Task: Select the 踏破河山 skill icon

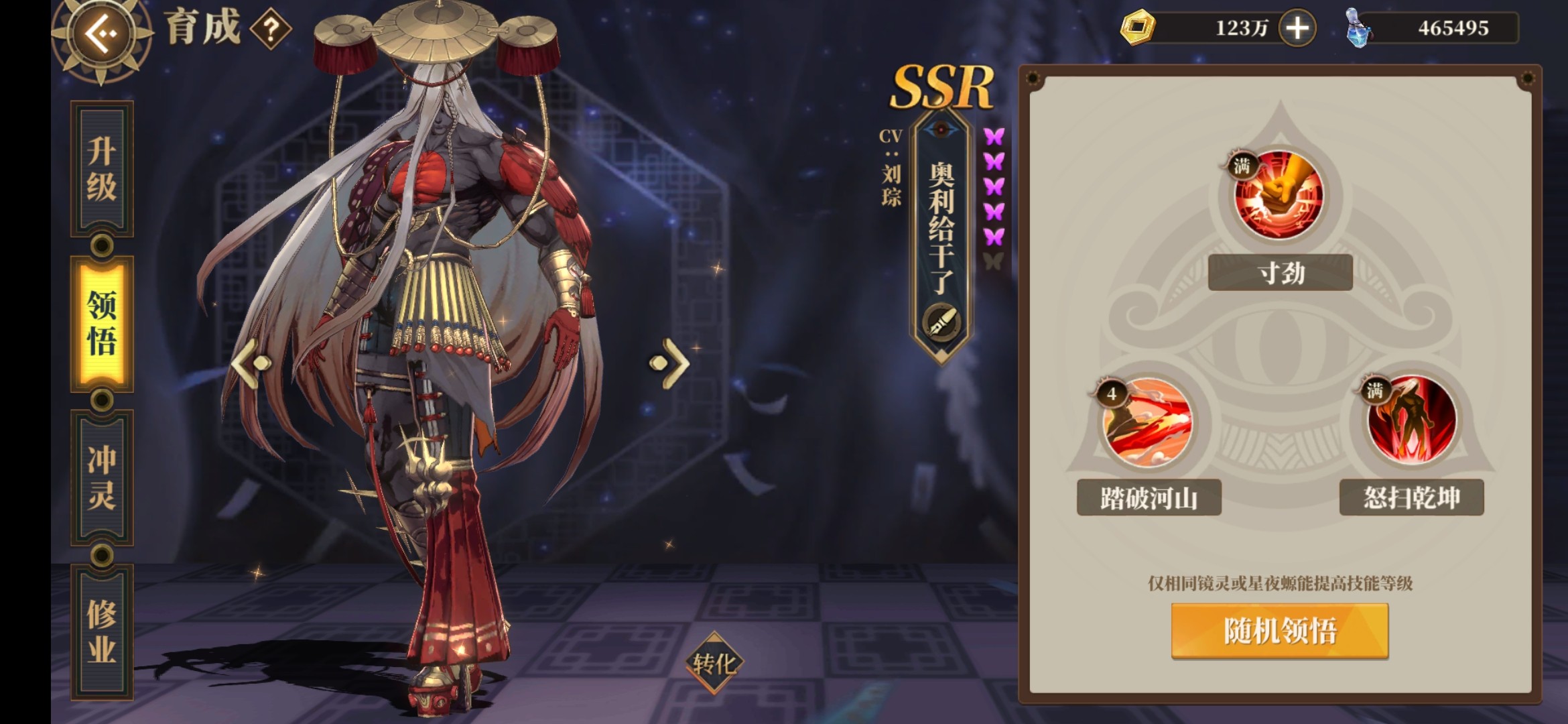Action: (1147, 421)
